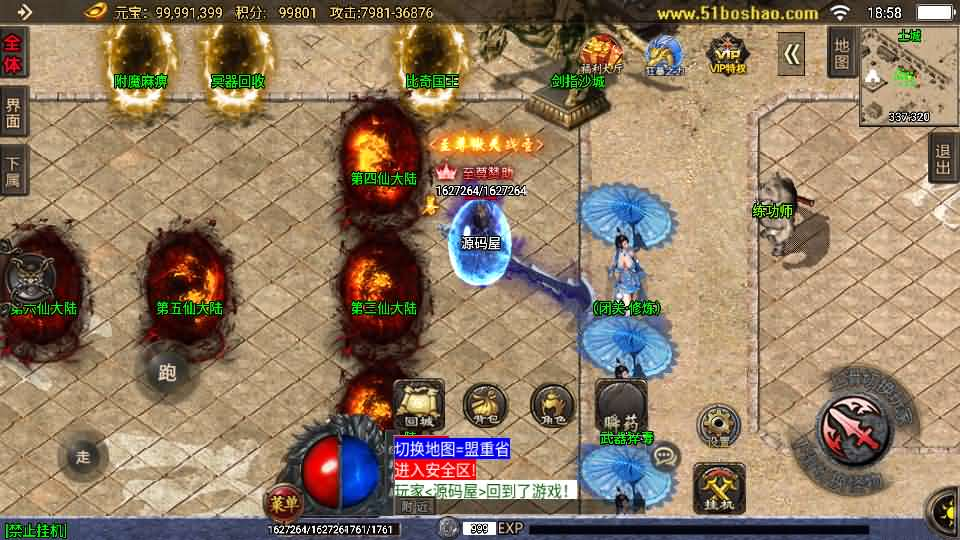Tap the 走 walk button
960x540 pixels.
(83, 457)
